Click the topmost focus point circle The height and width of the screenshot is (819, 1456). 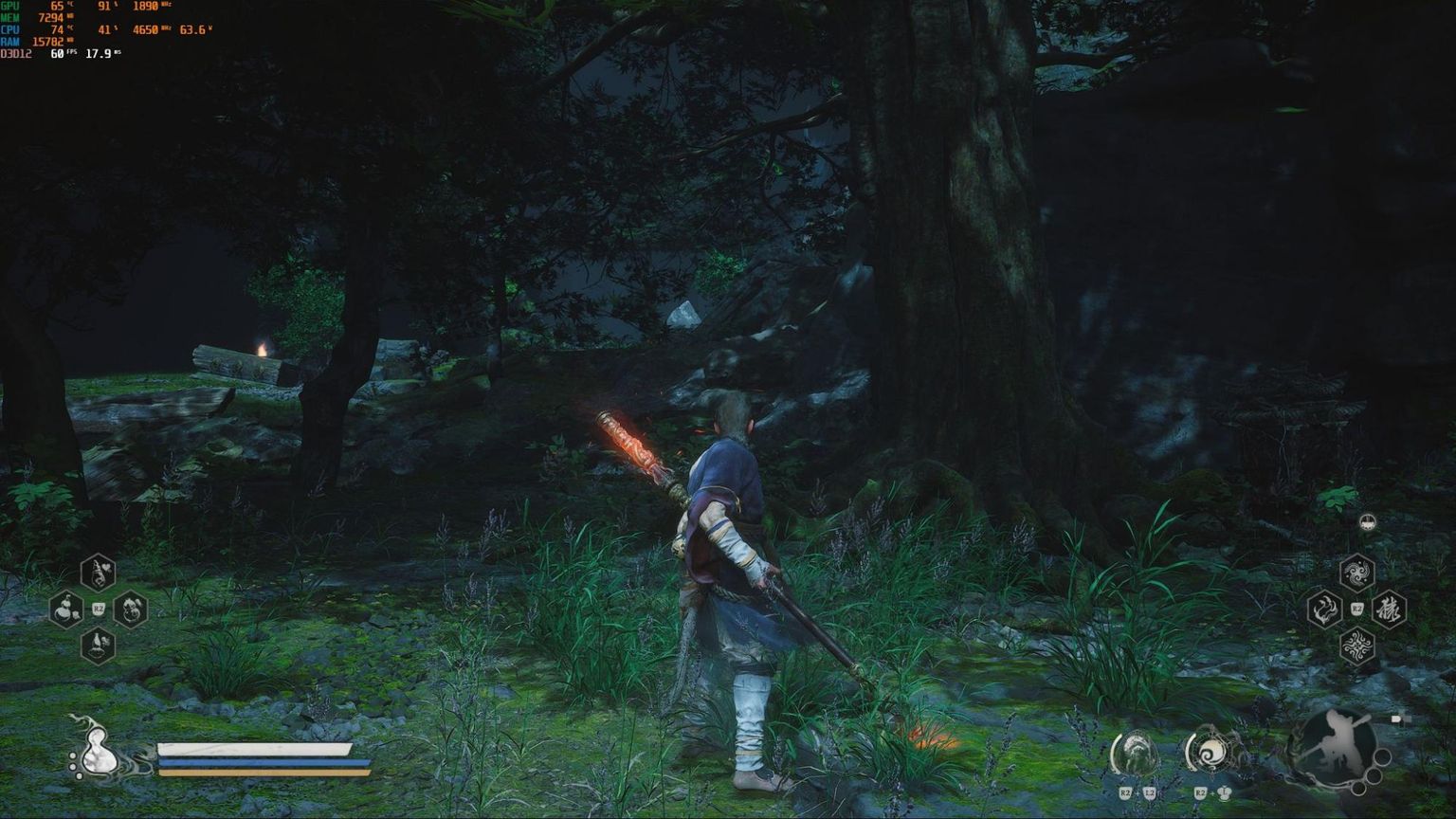72,755
